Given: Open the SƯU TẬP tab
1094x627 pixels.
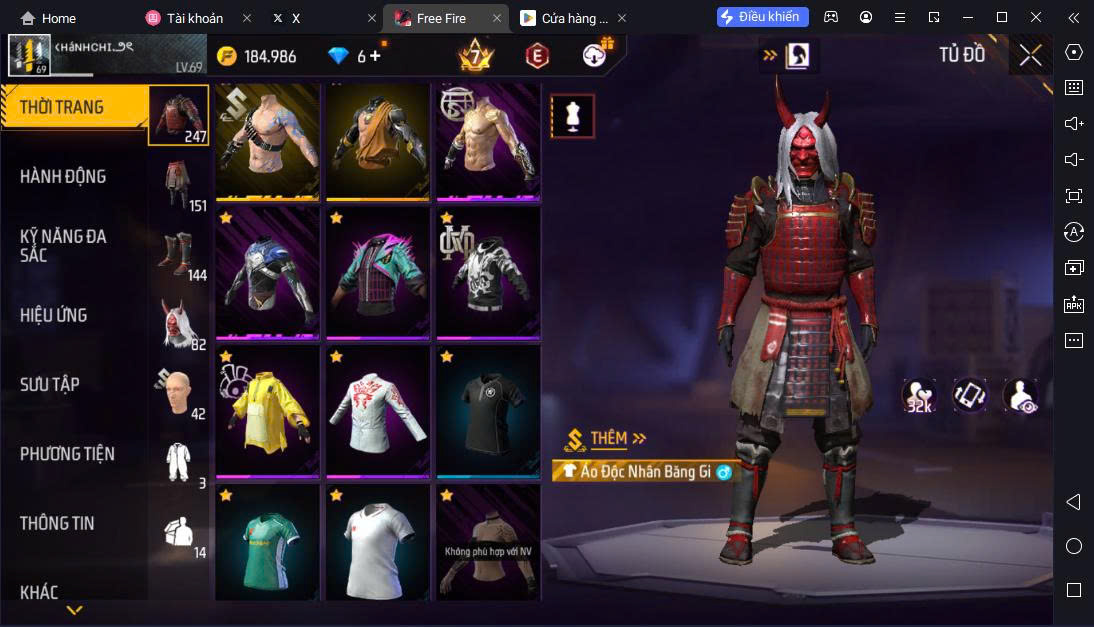Looking at the screenshot, I should (50, 385).
